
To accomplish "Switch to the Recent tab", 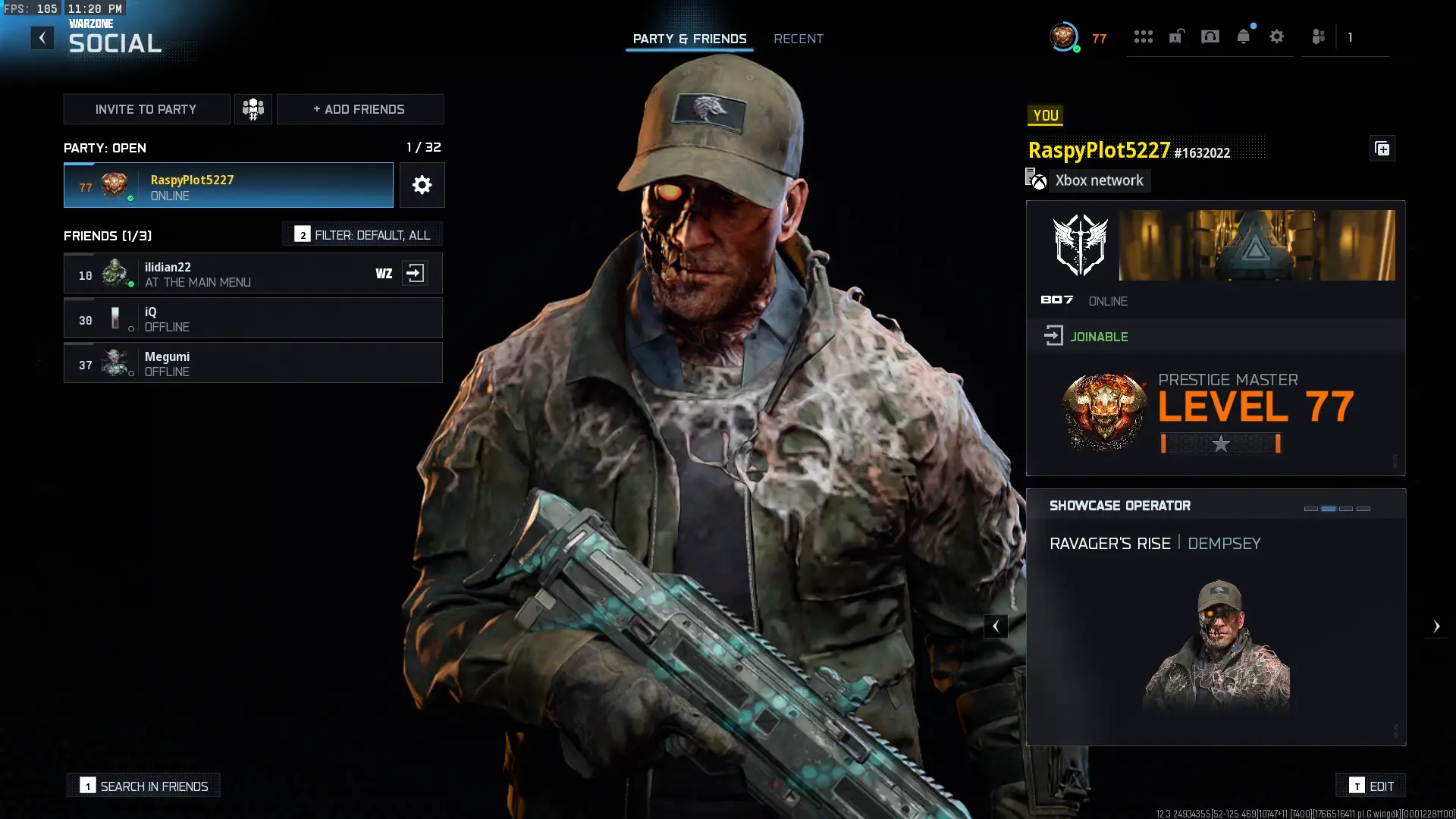I will pos(799,39).
